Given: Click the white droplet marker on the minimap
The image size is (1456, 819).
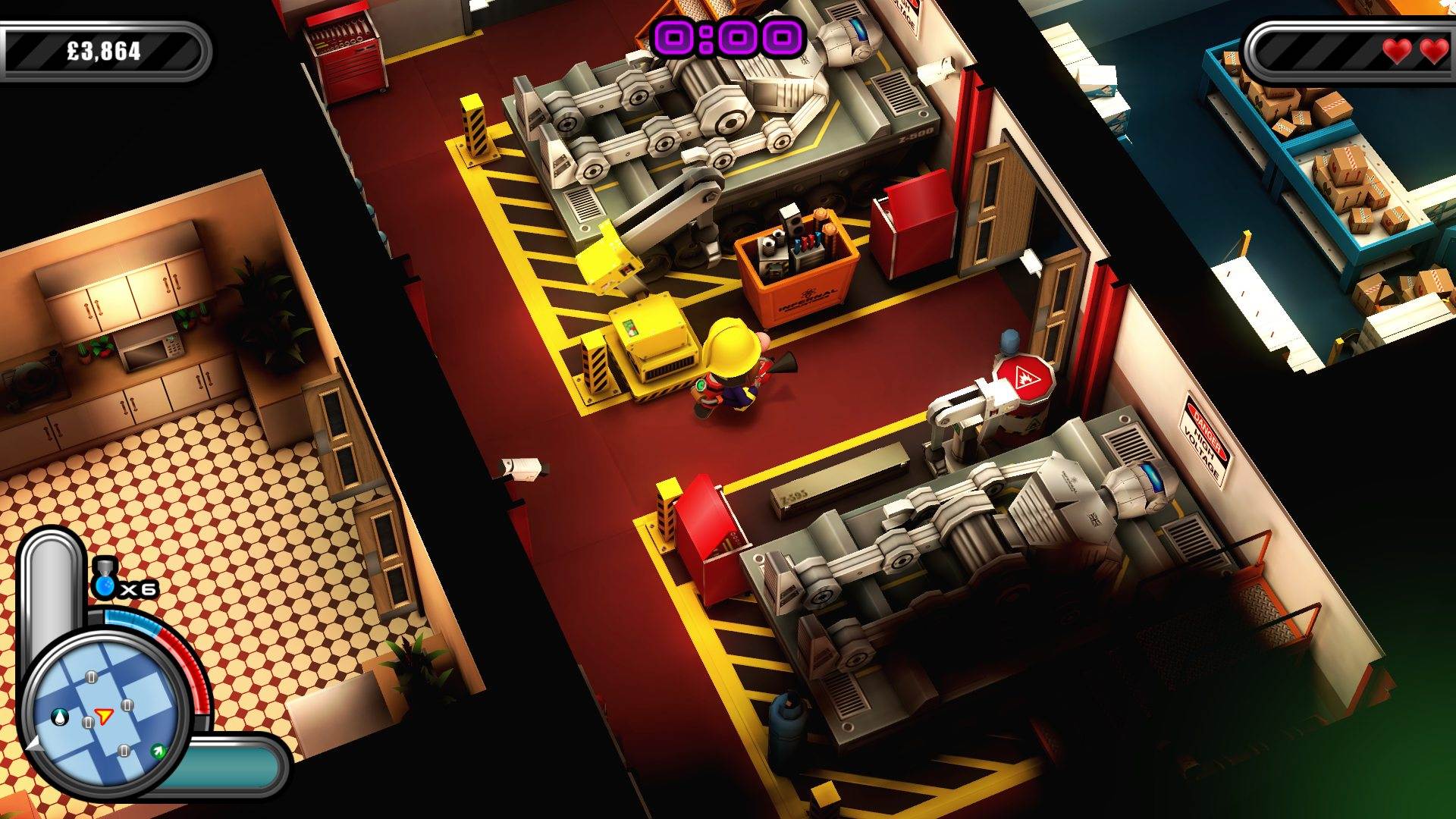Looking at the screenshot, I should (x=59, y=717).
